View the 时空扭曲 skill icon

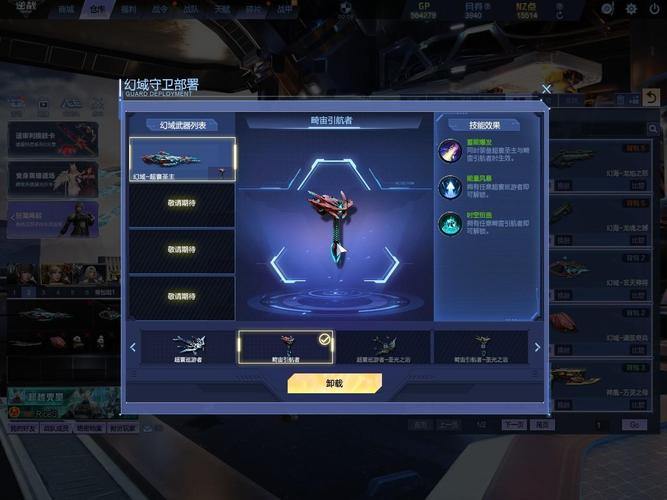click(450, 224)
